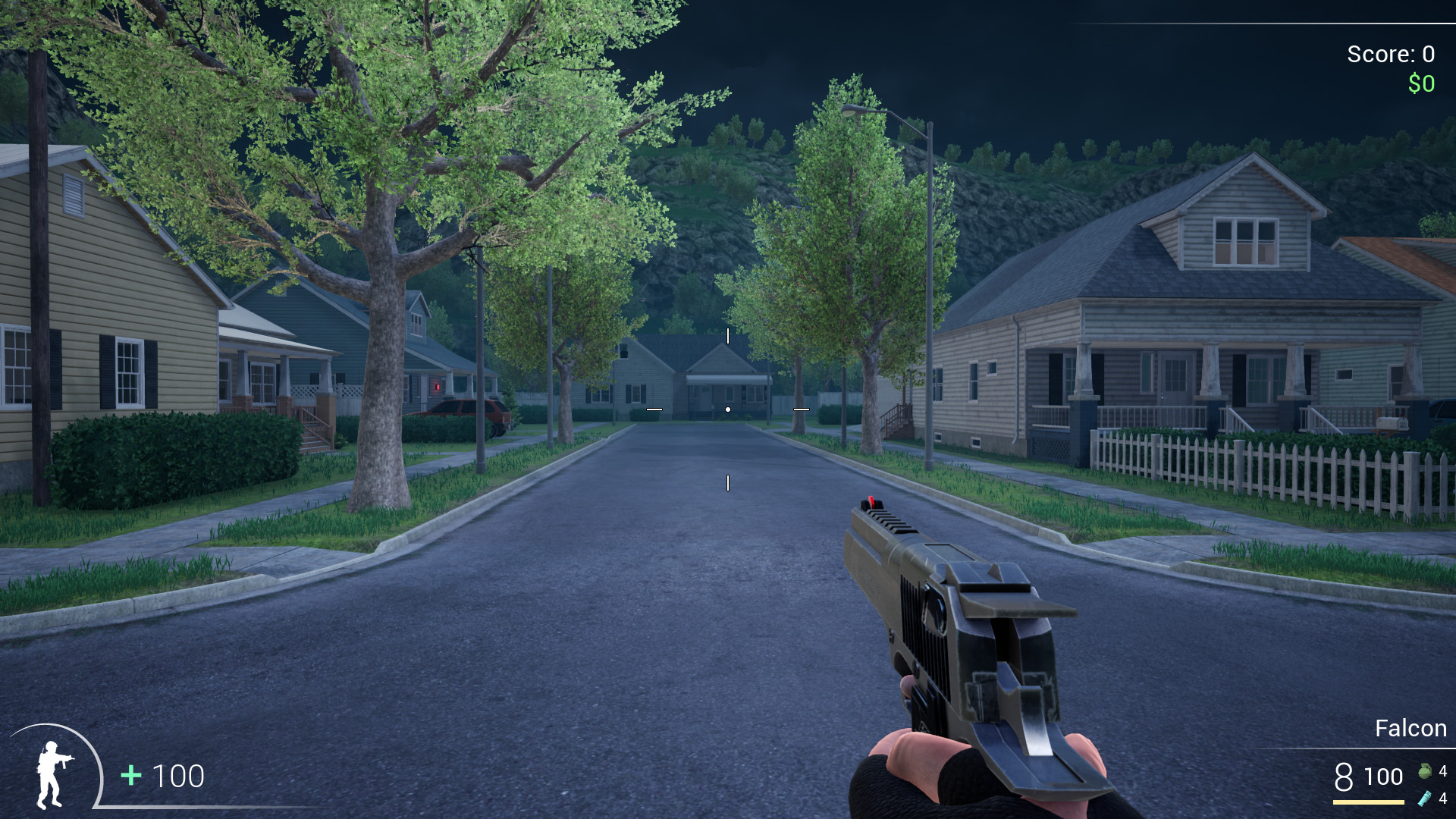The height and width of the screenshot is (819, 1456).
Task: Click the green $0 money display
Action: pos(1420,83)
